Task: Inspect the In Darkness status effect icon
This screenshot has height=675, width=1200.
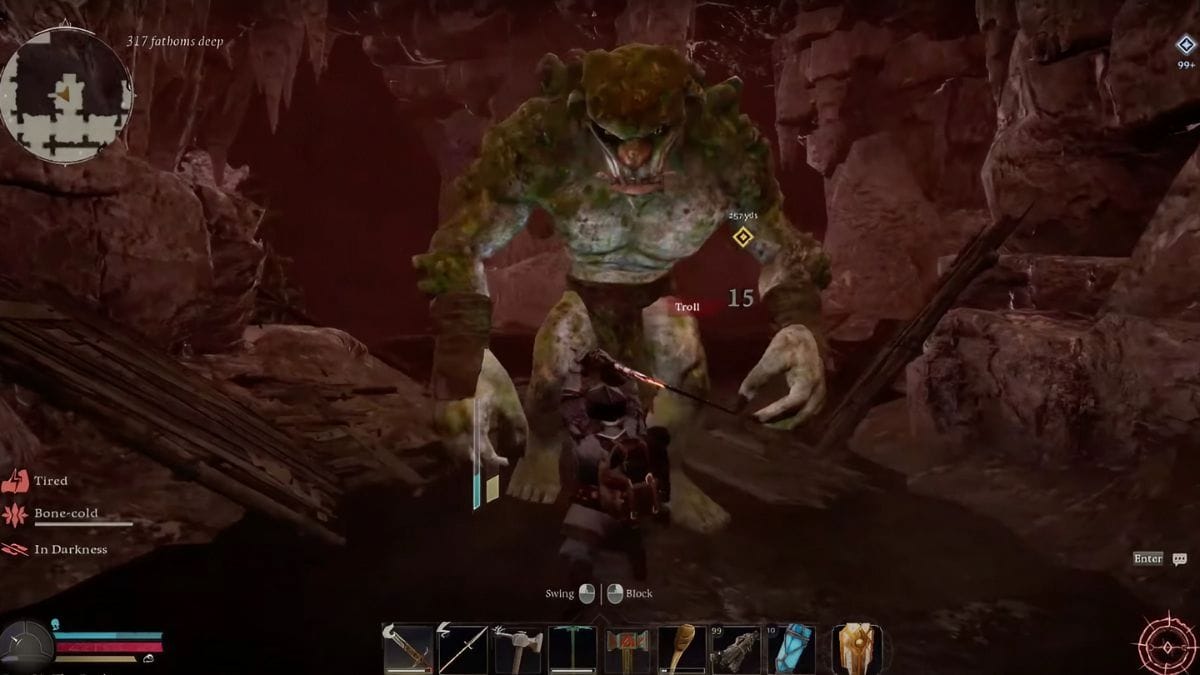Action: coord(17,549)
